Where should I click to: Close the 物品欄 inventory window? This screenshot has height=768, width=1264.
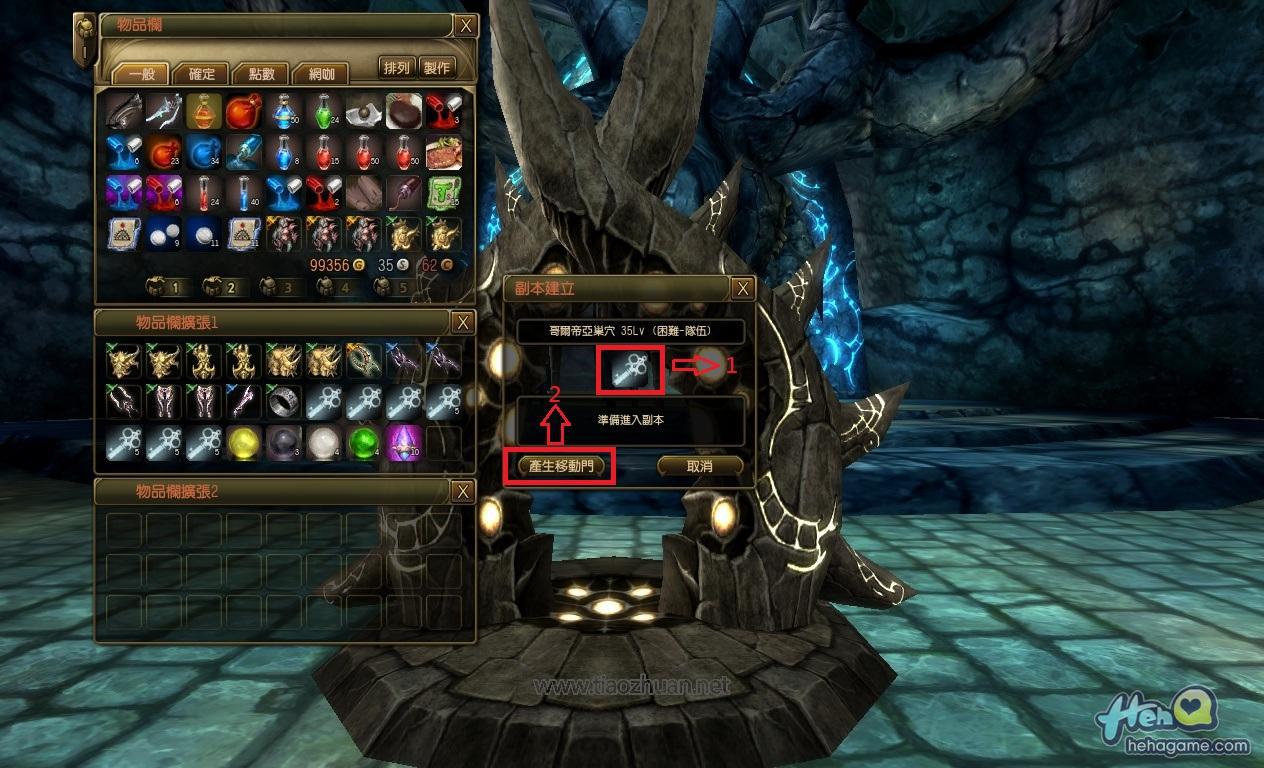click(465, 26)
